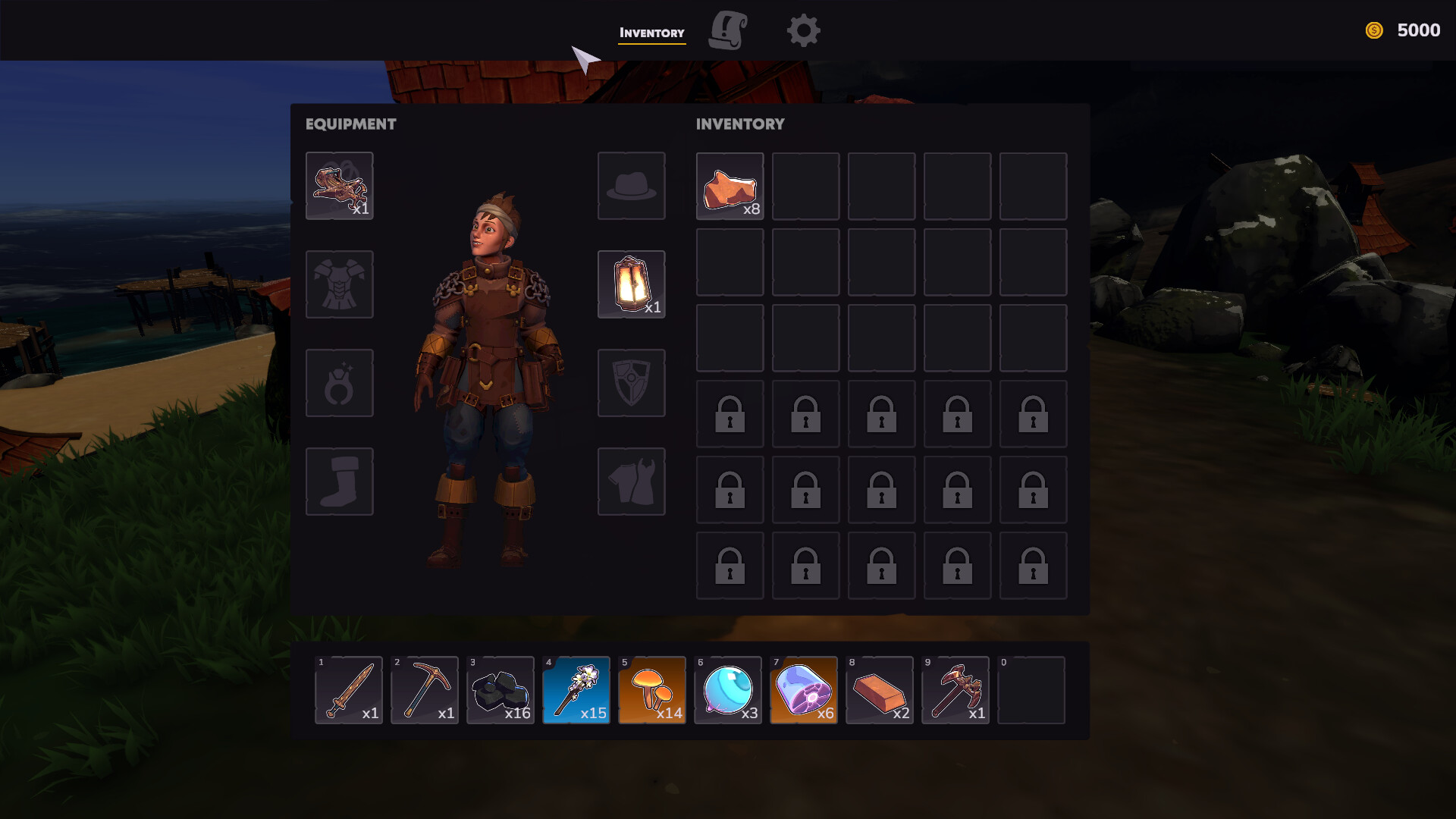Click the empty chest armor slot
The height and width of the screenshot is (819, 1456).
point(339,284)
